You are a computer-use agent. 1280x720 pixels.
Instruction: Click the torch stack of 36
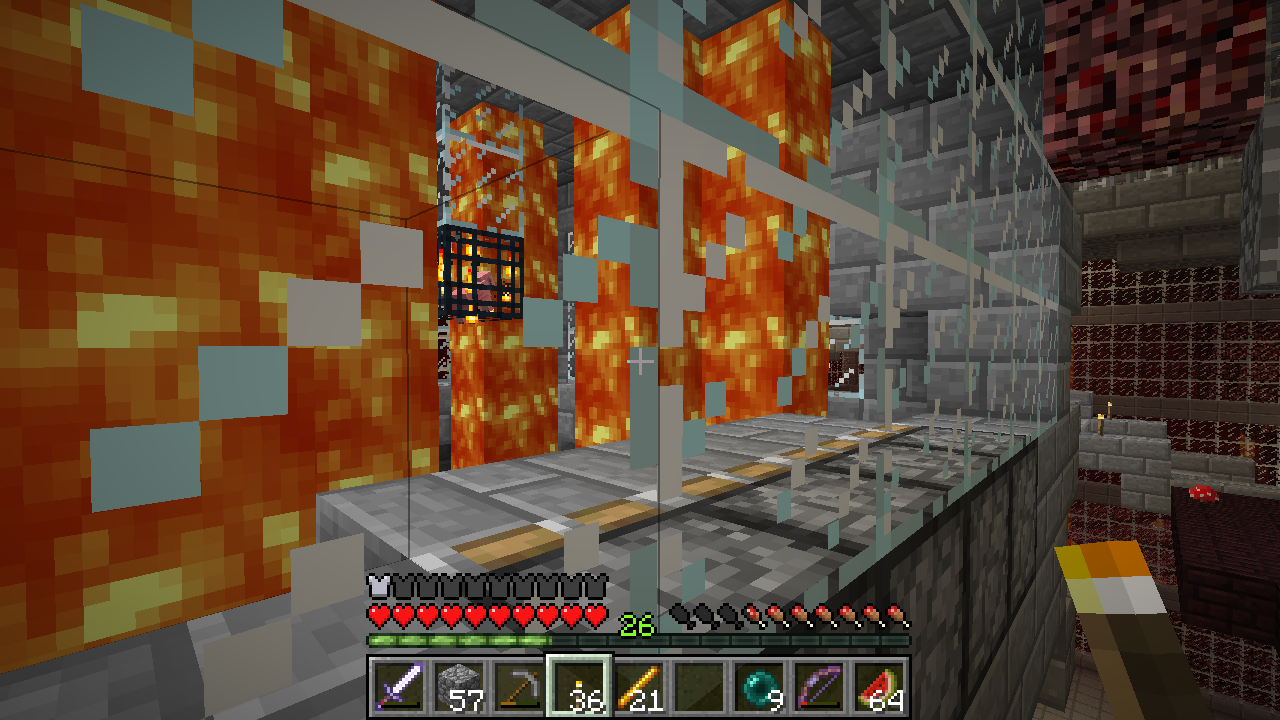click(x=578, y=686)
